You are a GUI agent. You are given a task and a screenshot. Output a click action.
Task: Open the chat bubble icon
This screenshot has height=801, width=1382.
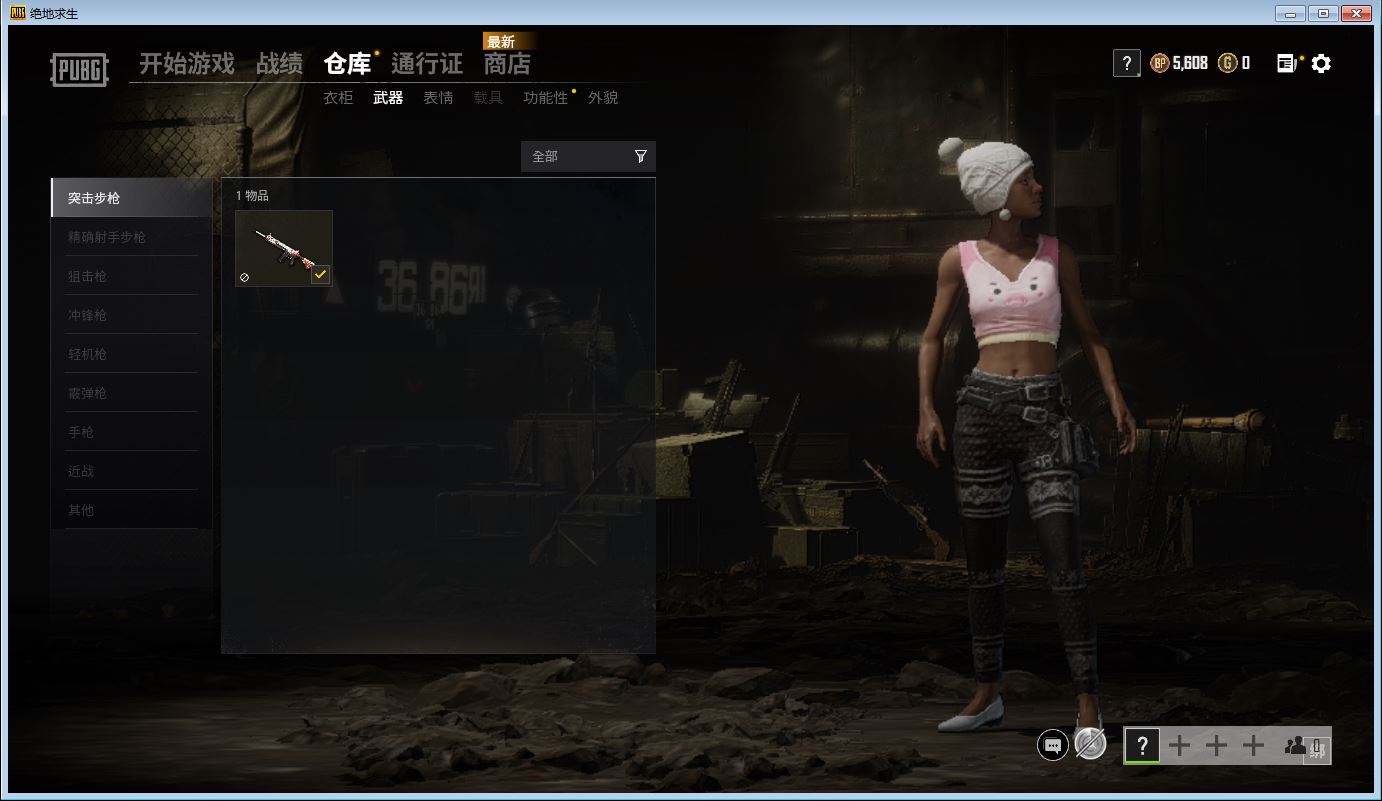pyautogui.click(x=1052, y=745)
